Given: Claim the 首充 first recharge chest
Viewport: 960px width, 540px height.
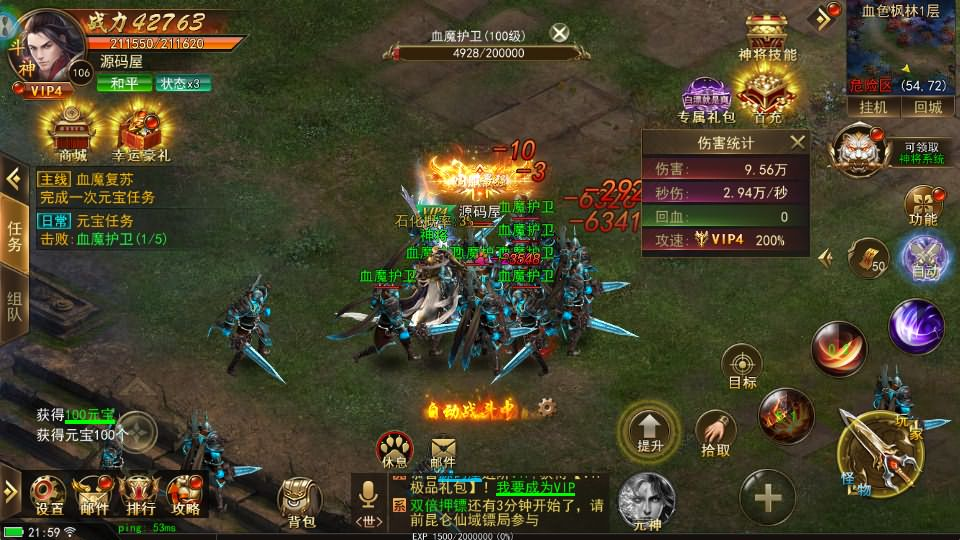Looking at the screenshot, I should coord(767,97).
